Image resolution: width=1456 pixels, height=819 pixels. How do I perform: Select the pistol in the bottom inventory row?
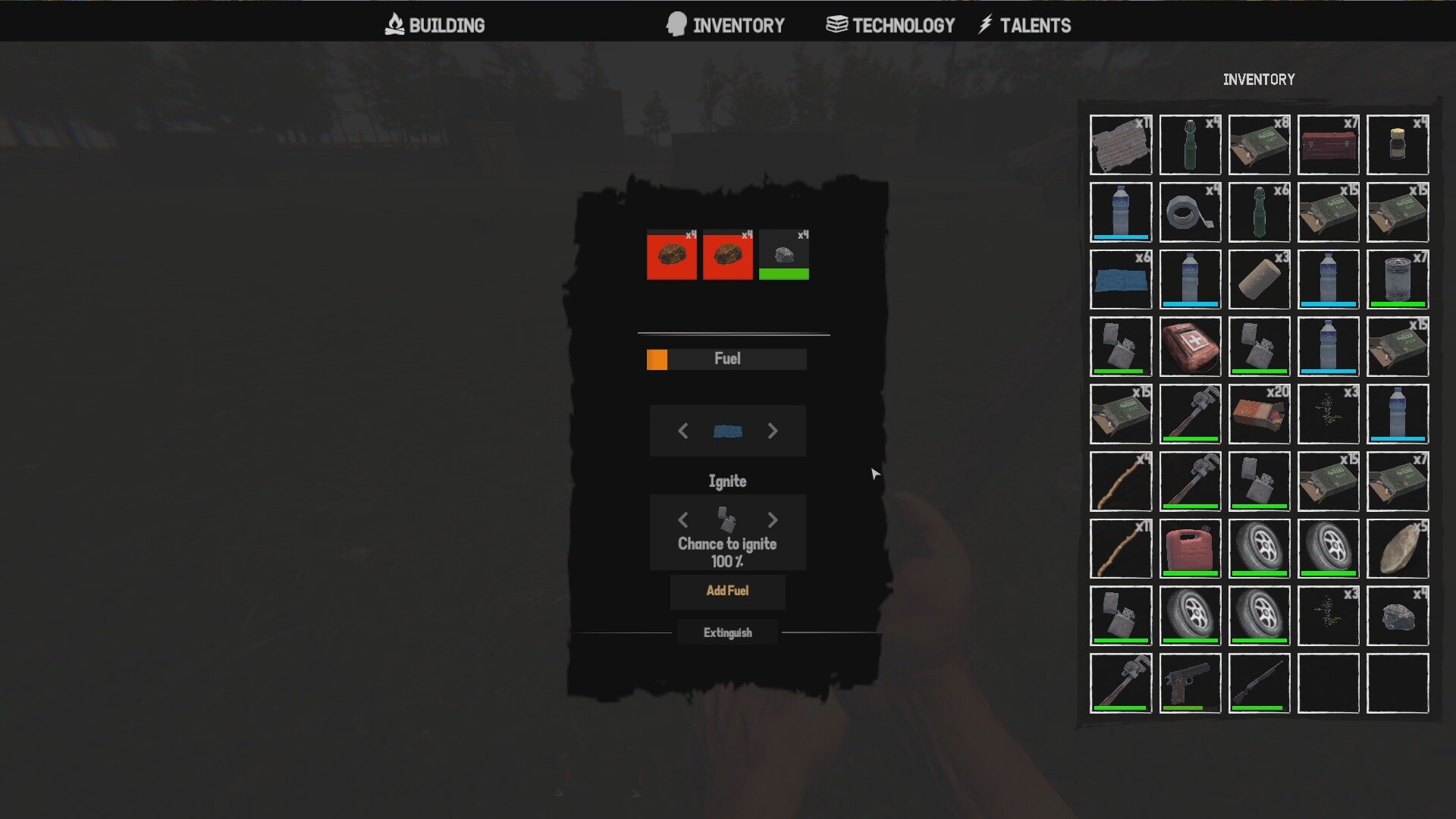coord(1190,682)
